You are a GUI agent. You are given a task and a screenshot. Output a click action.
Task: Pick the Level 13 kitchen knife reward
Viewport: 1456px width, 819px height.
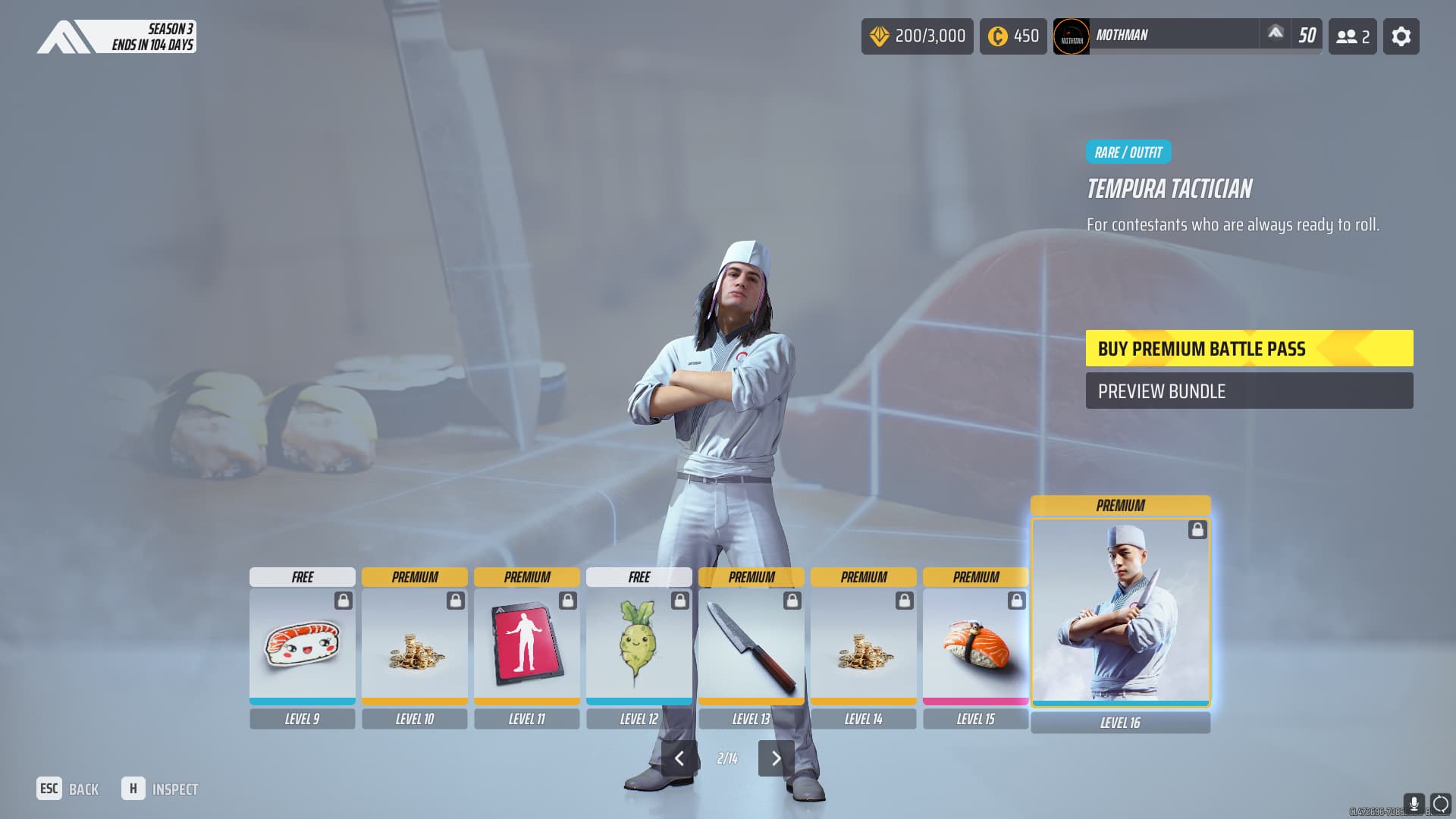click(x=751, y=646)
